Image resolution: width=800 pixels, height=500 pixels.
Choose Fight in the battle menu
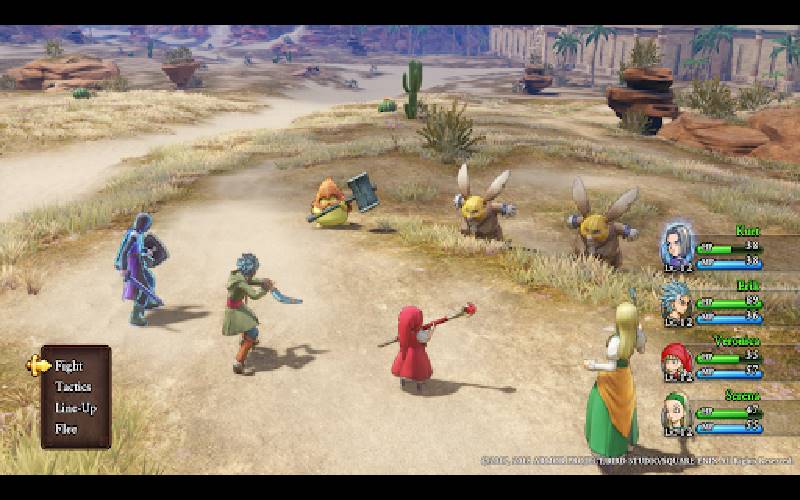coord(69,366)
